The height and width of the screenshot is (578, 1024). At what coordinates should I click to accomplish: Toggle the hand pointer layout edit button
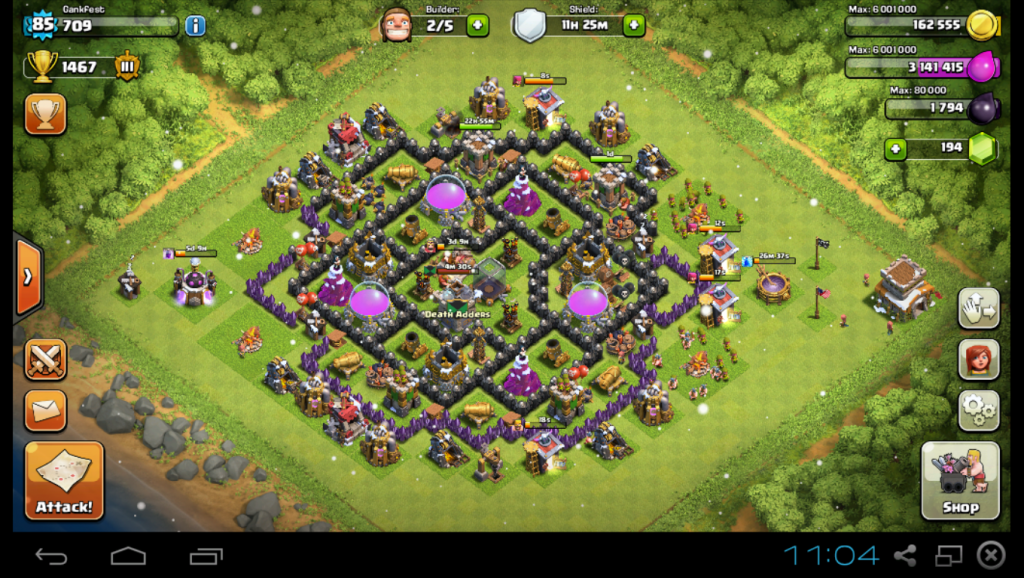pyautogui.click(x=979, y=309)
